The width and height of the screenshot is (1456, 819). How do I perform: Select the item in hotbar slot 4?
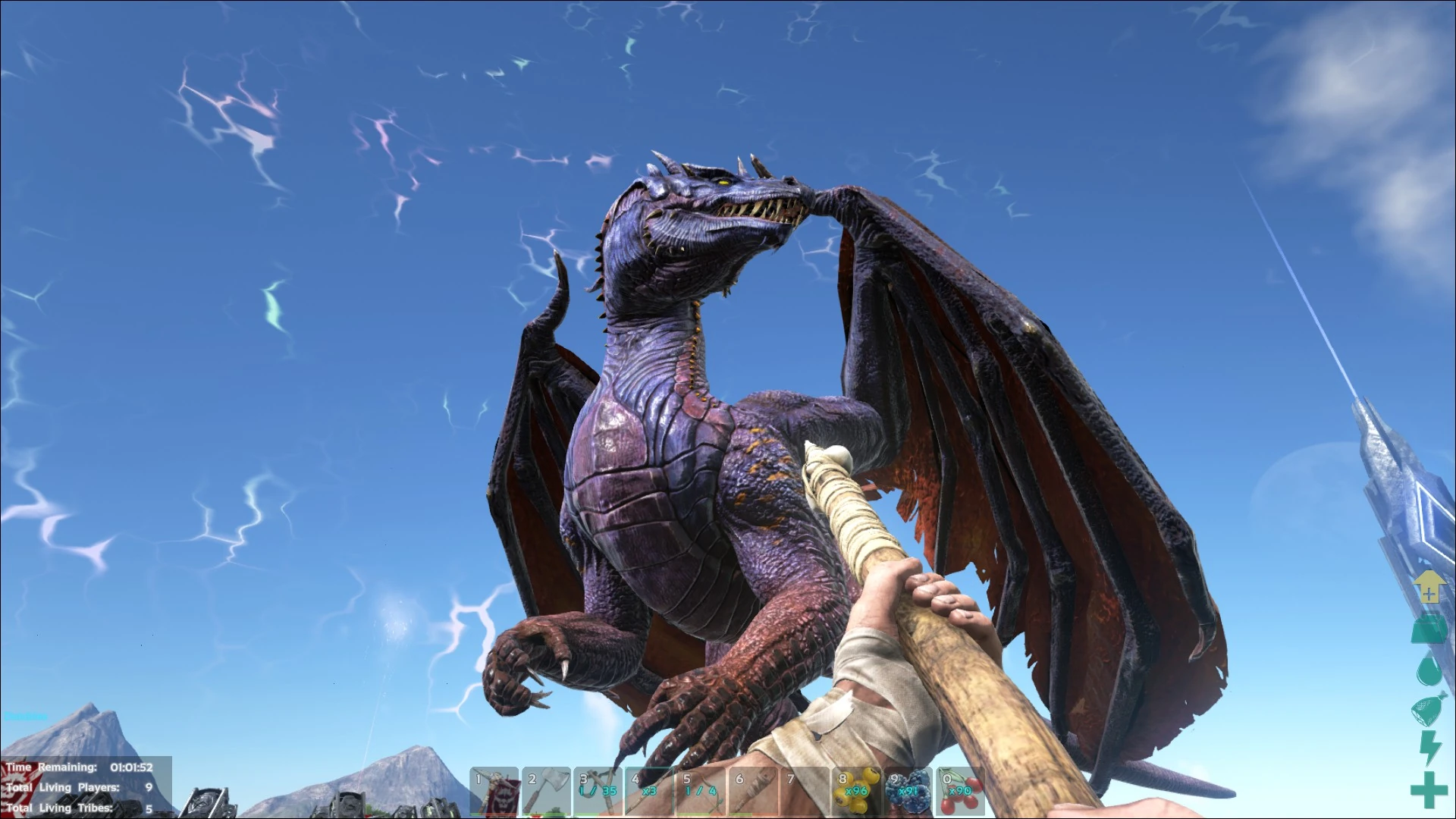tap(646, 792)
